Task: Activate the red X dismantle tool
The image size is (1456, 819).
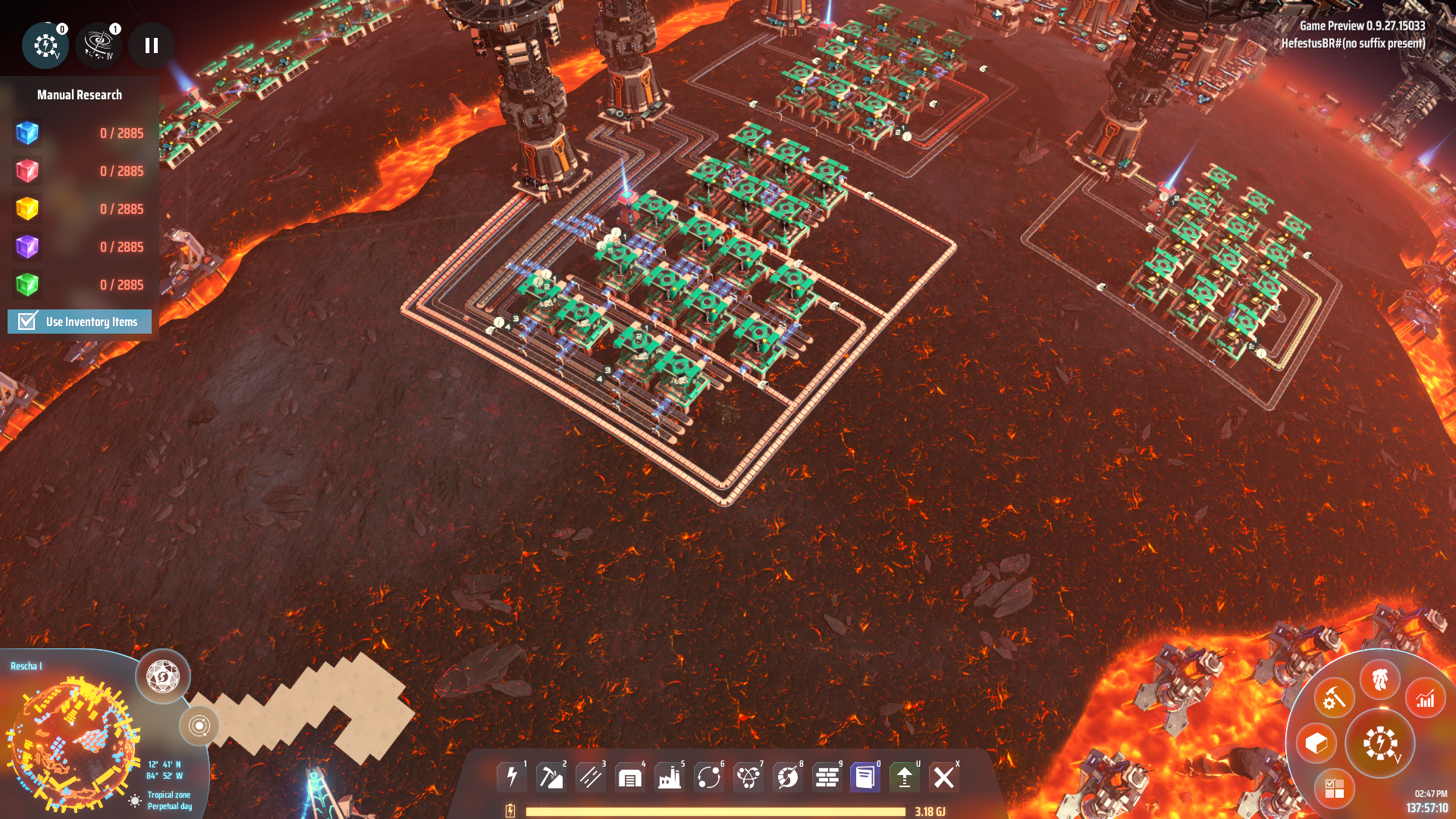Action: (944, 777)
